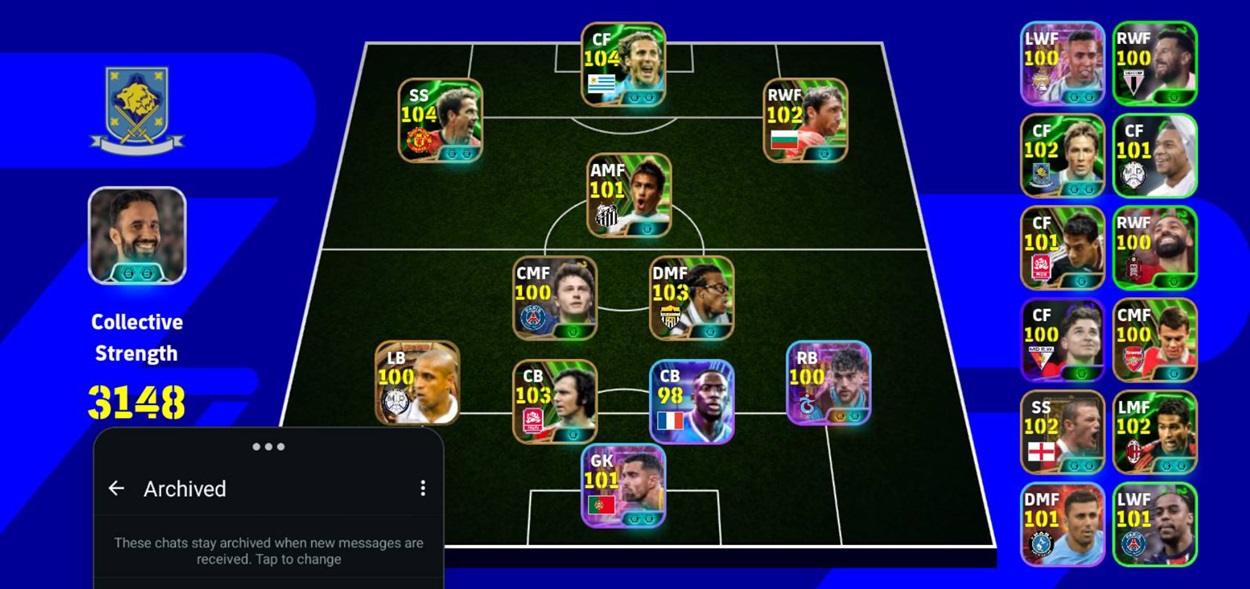Select the AMF 101 midfielder card

629,195
